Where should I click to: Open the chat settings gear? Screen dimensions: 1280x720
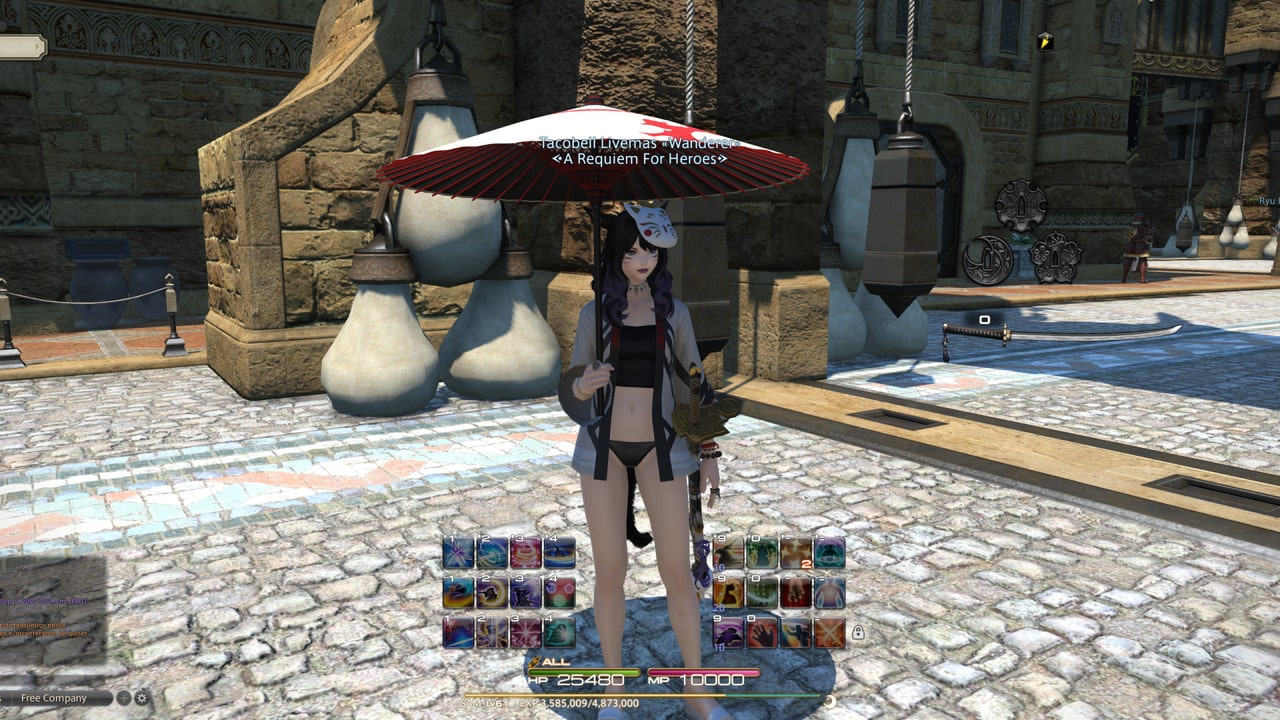coord(142,698)
